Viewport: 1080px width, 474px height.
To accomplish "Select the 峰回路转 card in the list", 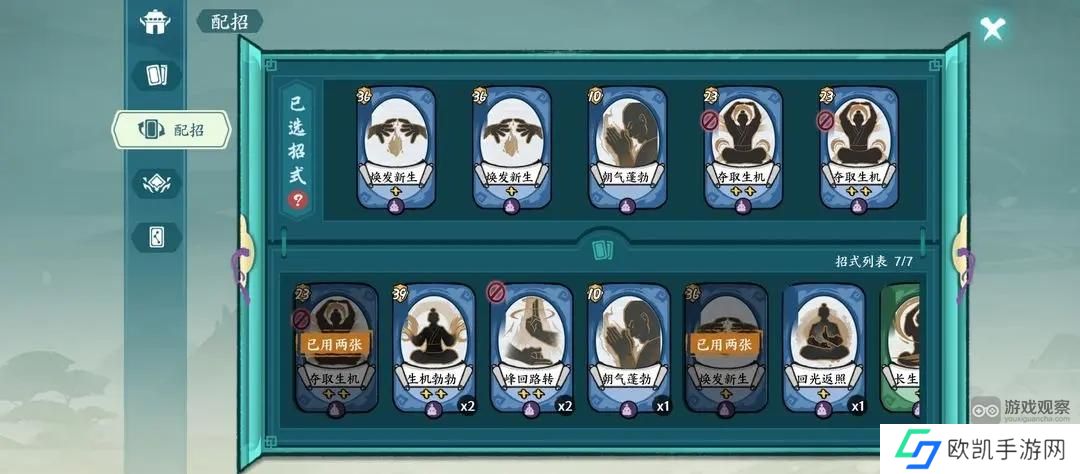I will 530,348.
